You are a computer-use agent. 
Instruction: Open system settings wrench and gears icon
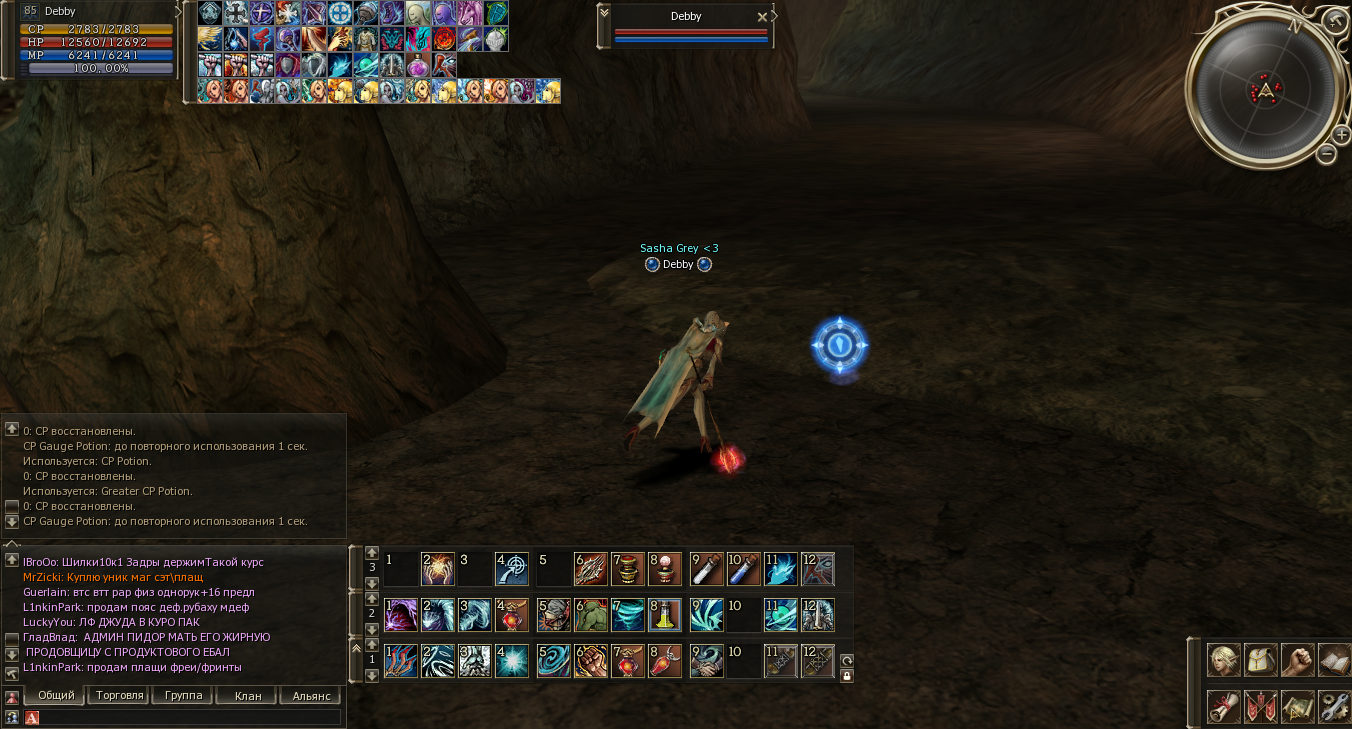coord(1334,705)
